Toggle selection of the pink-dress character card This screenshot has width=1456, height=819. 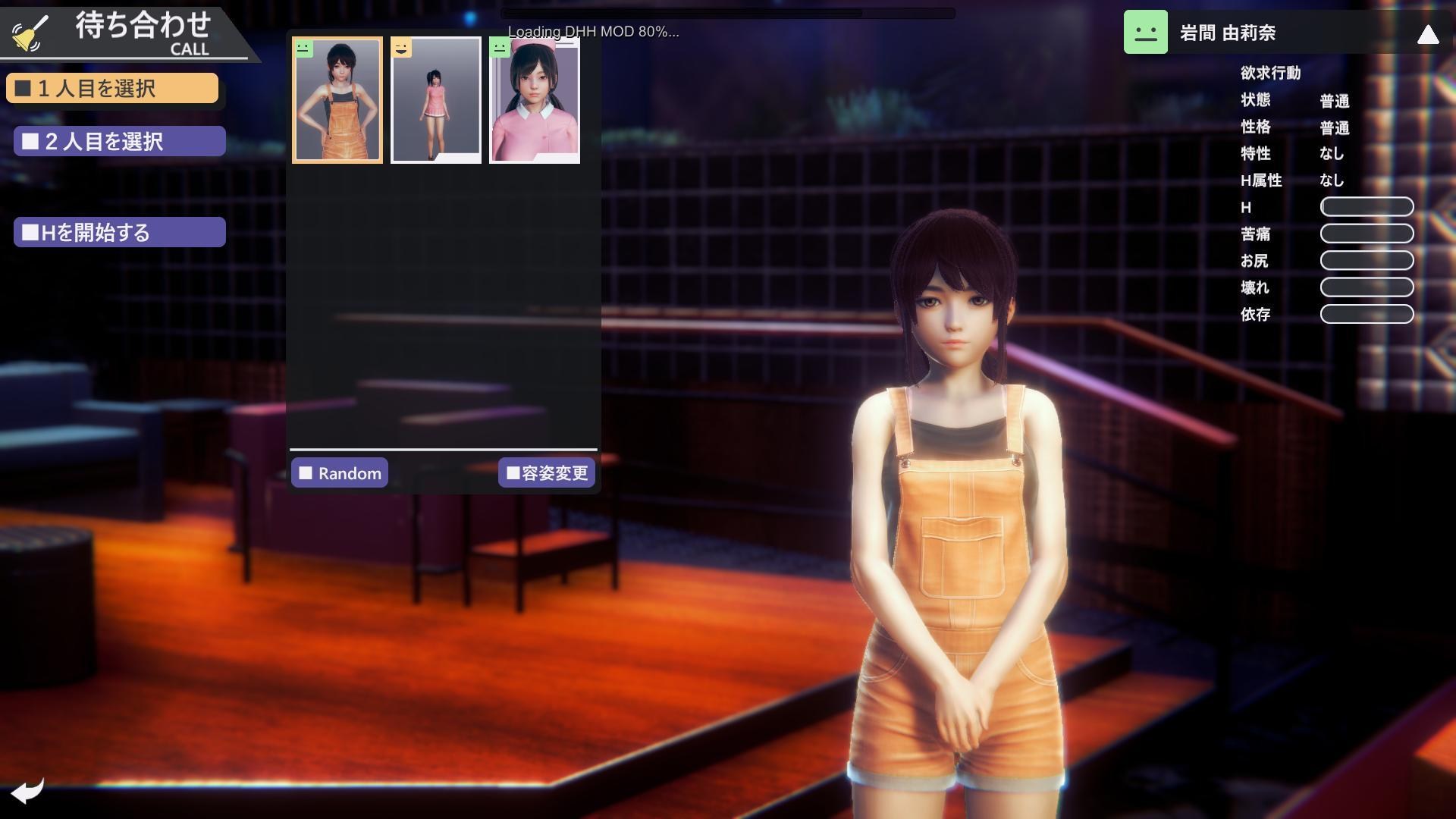[x=435, y=99]
